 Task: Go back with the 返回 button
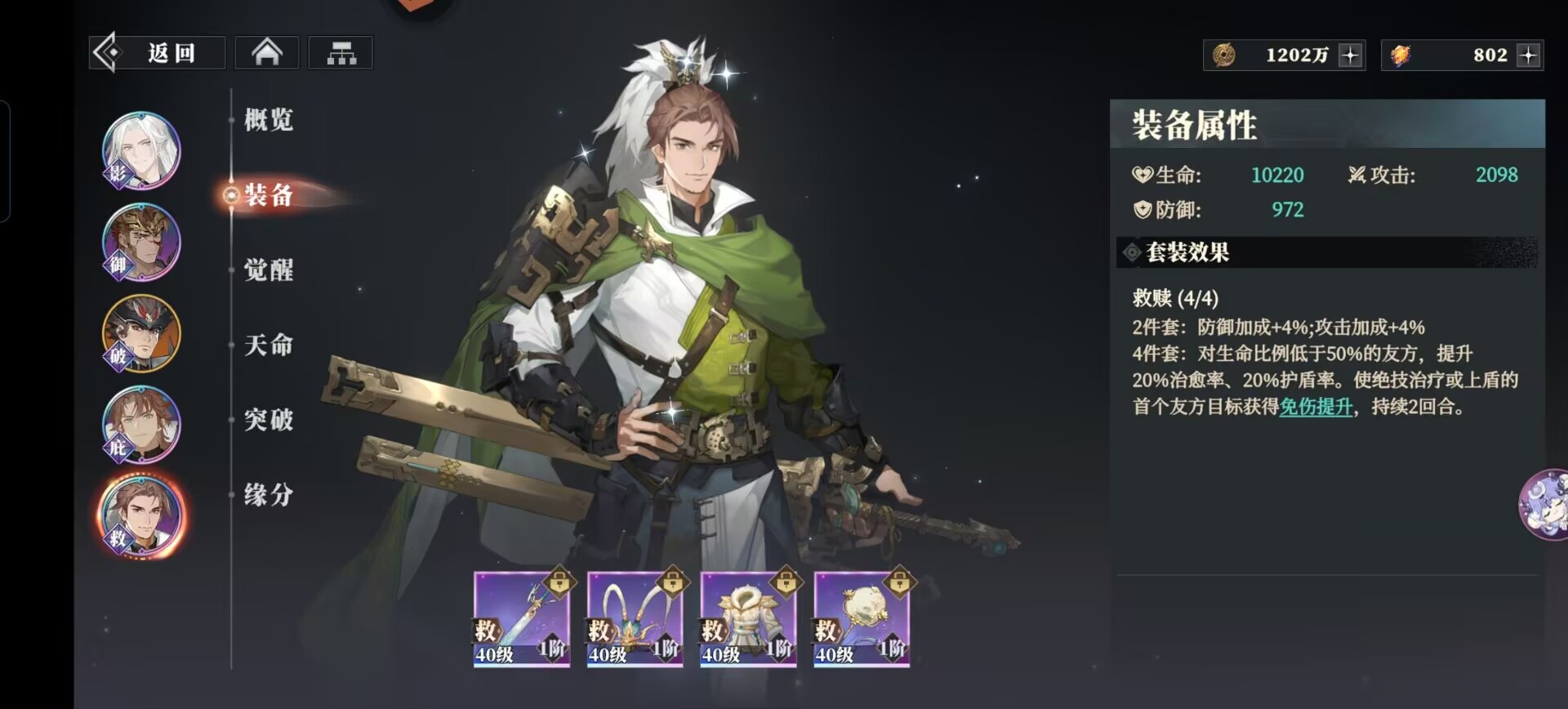coord(157,53)
